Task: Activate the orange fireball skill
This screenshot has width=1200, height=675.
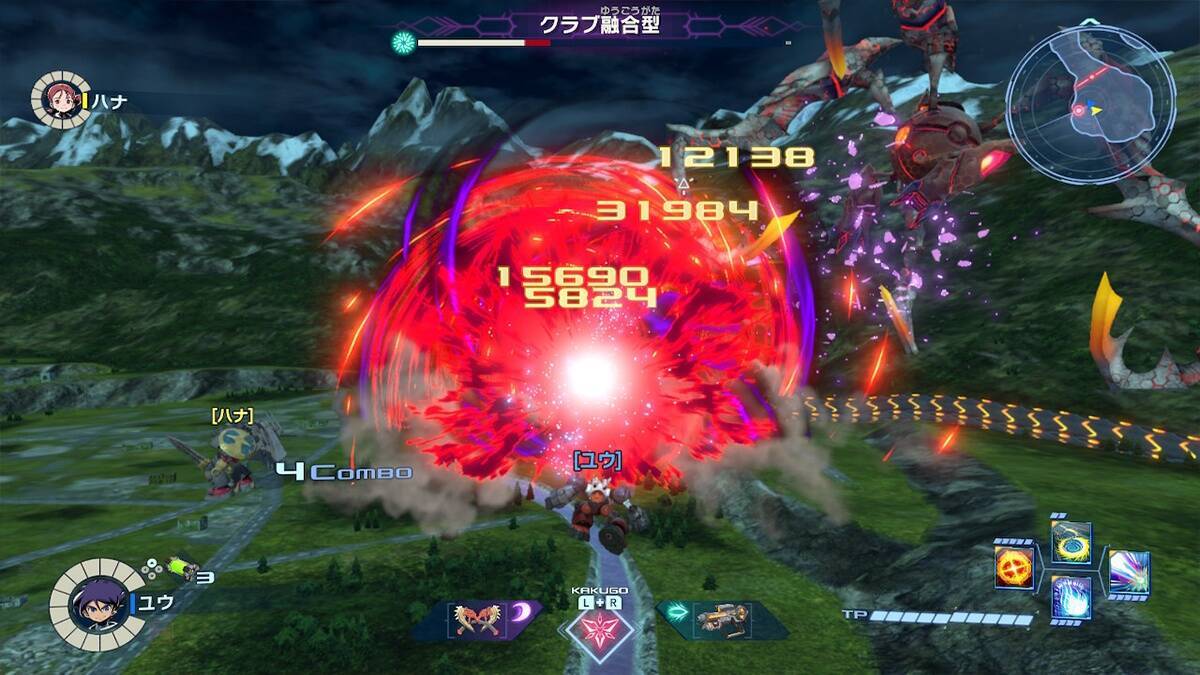Action: [x=1013, y=568]
